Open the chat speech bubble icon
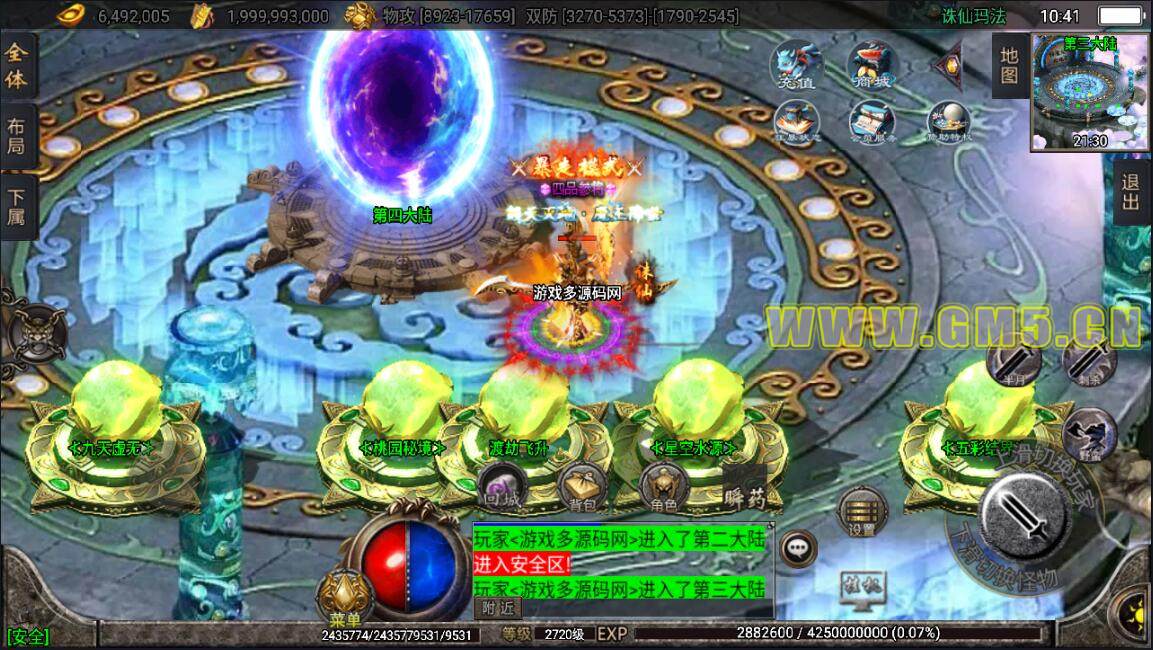The height and width of the screenshot is (650, 1153). tap(797, 547)
